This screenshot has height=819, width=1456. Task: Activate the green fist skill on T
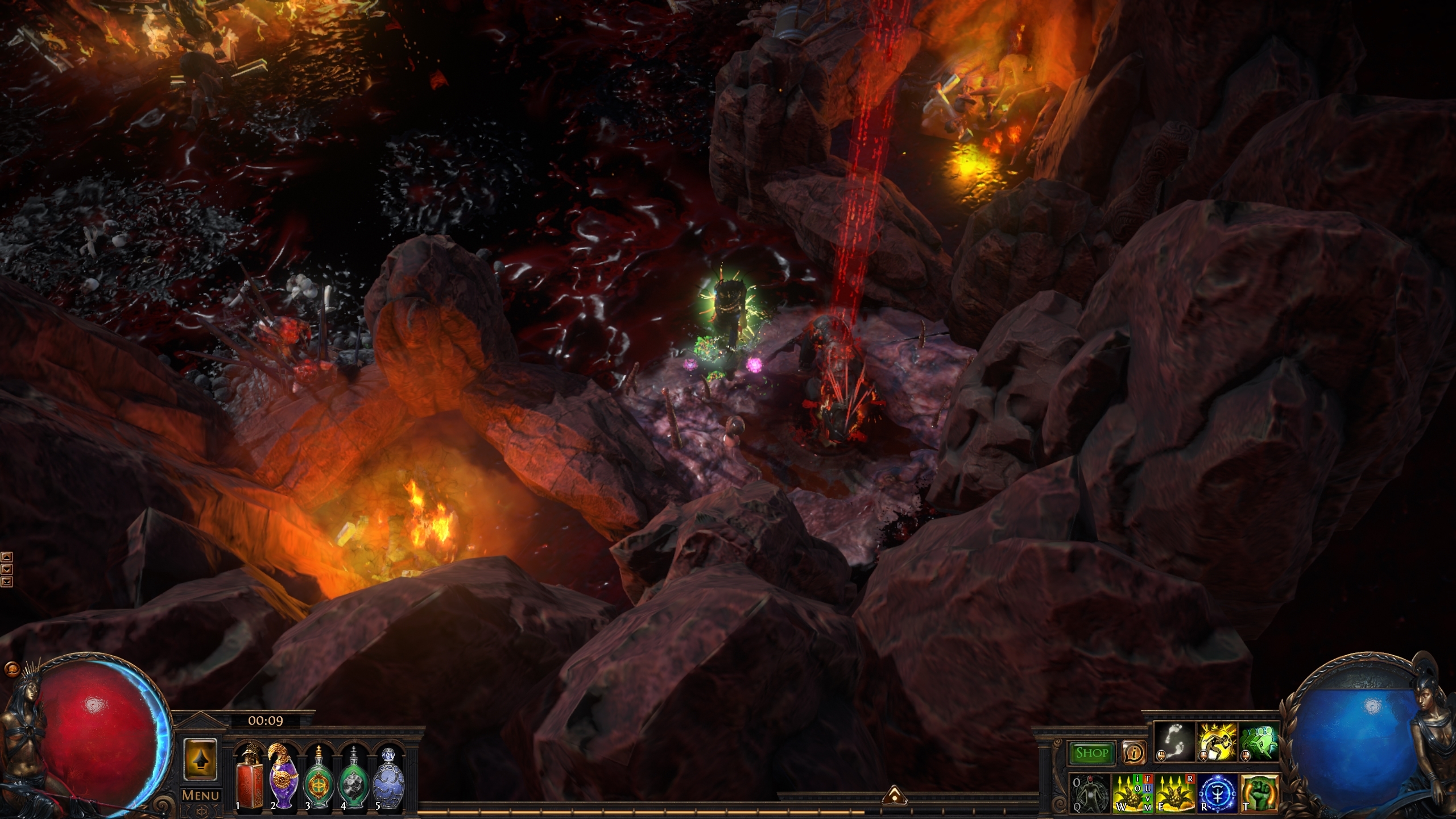pyautogui.click(x=1259, y=793)
